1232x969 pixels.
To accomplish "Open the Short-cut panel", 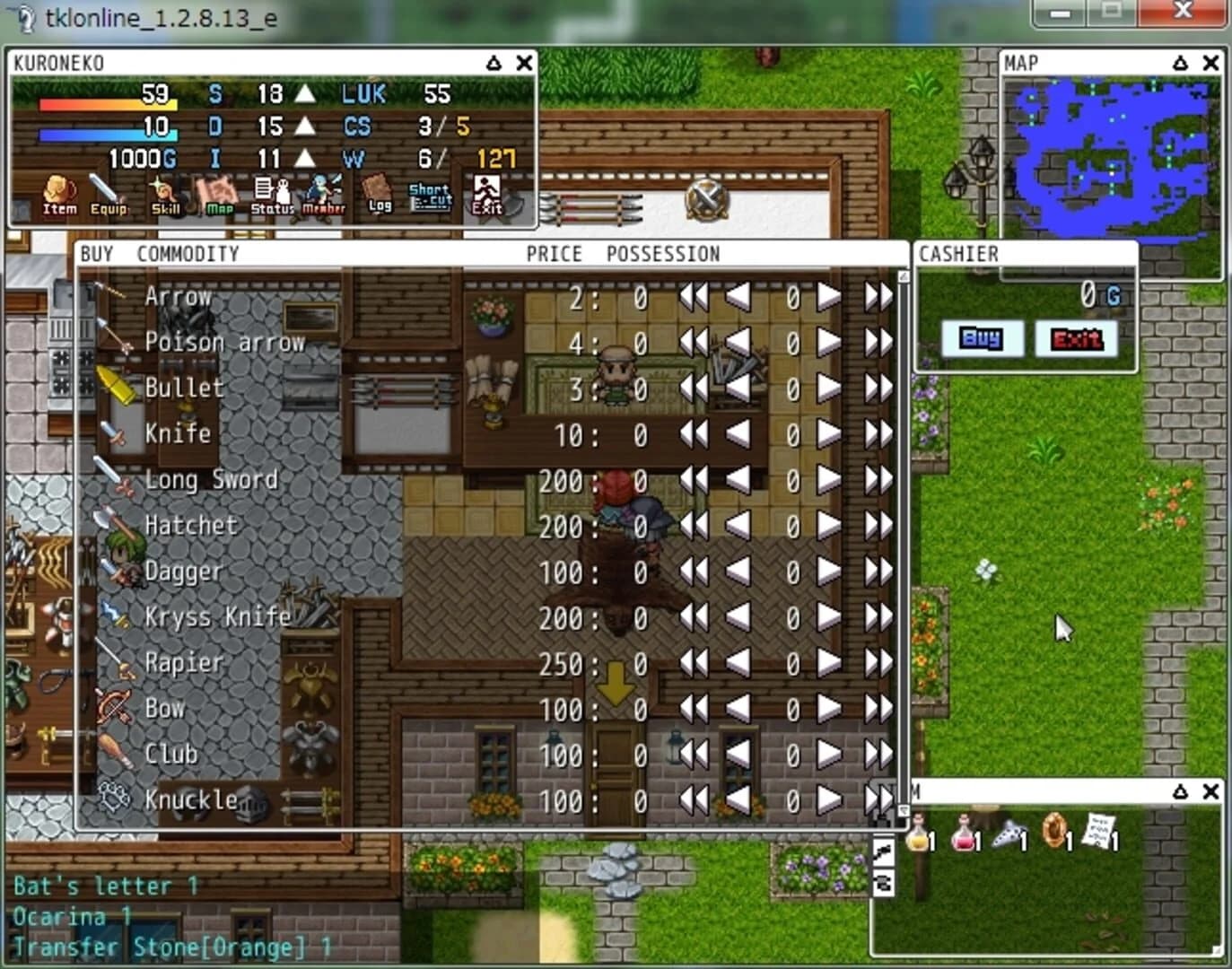I will [429, 193].
